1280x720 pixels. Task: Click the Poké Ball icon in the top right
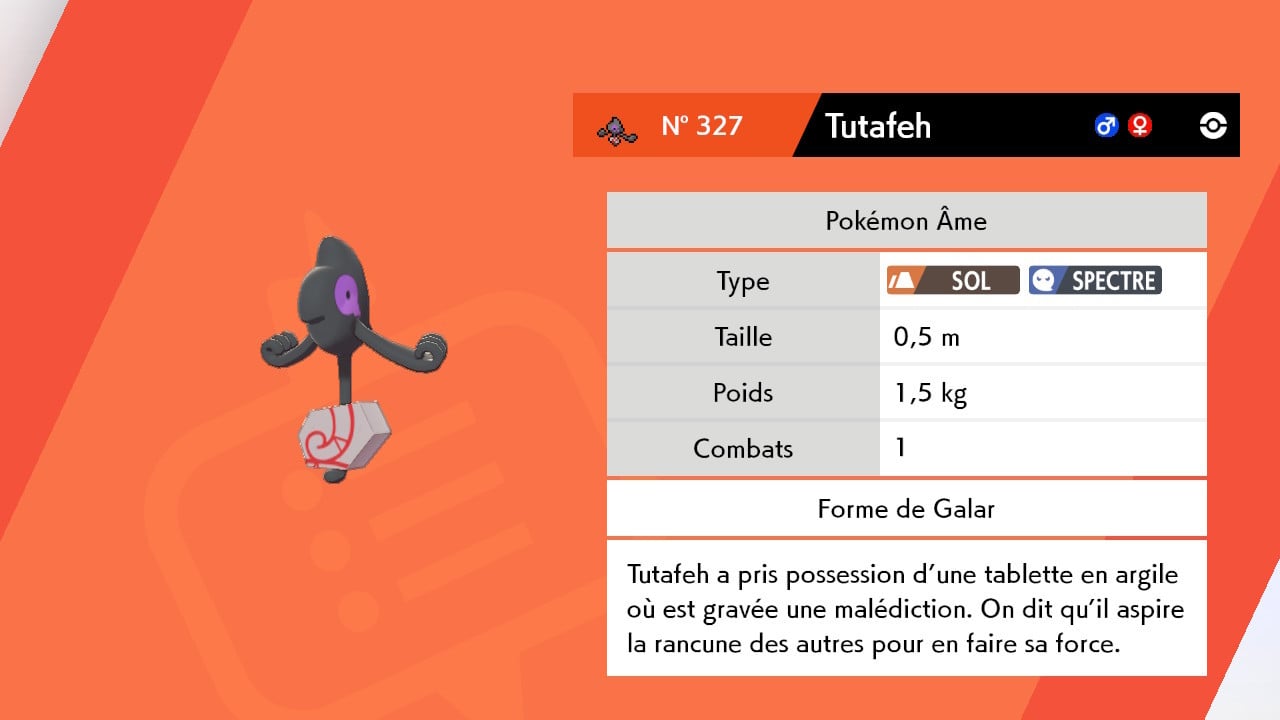pyautogui.click(x=1211, y=125)
